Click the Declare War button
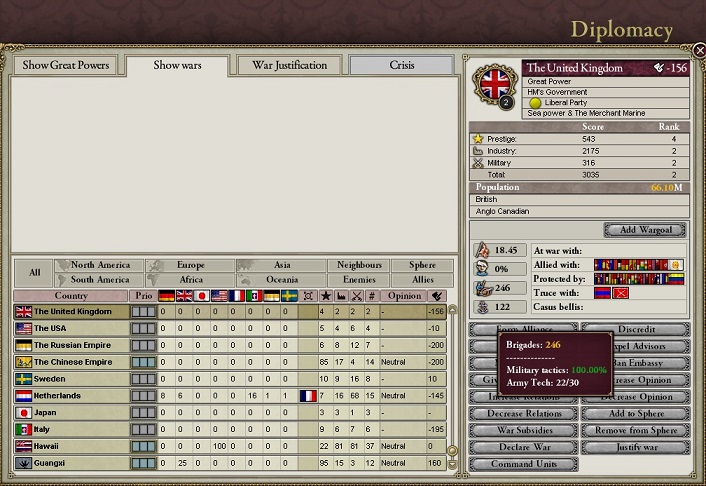Screen dimensions: 706x486 [x=522, y=447]
